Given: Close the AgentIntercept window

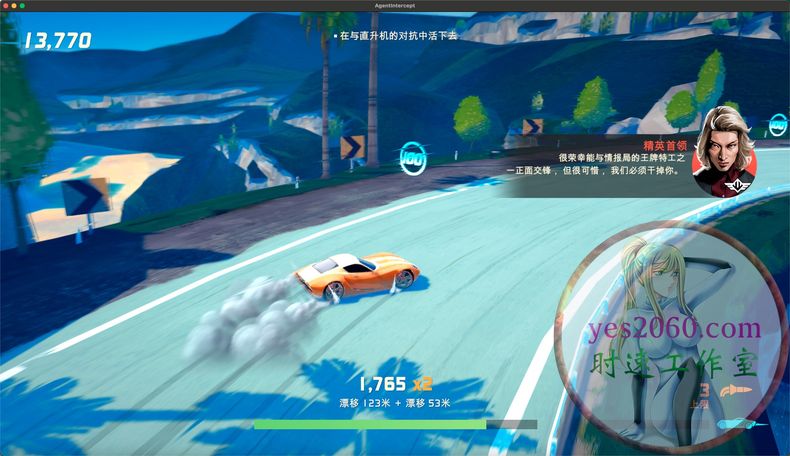Looking at the screenshot, I should coord(6,6).
